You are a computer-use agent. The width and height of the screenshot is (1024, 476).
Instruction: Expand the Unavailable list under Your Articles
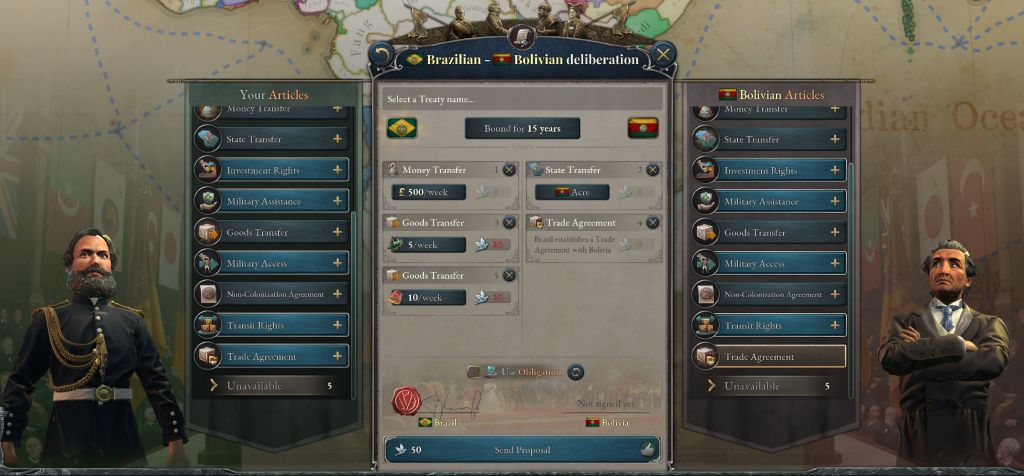[x=272, y=386]
